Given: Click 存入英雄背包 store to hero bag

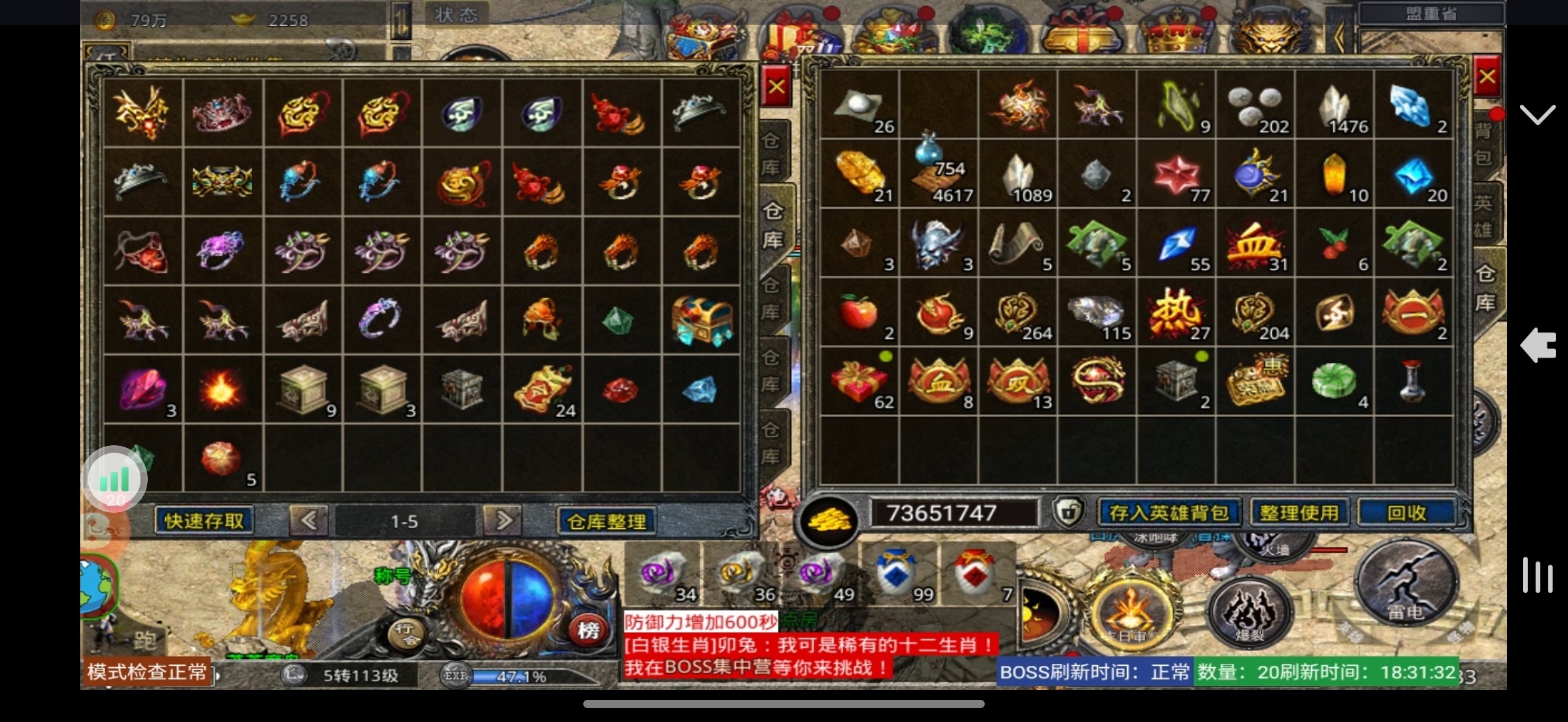Looking at the screenshot, I should point(1169,513).
